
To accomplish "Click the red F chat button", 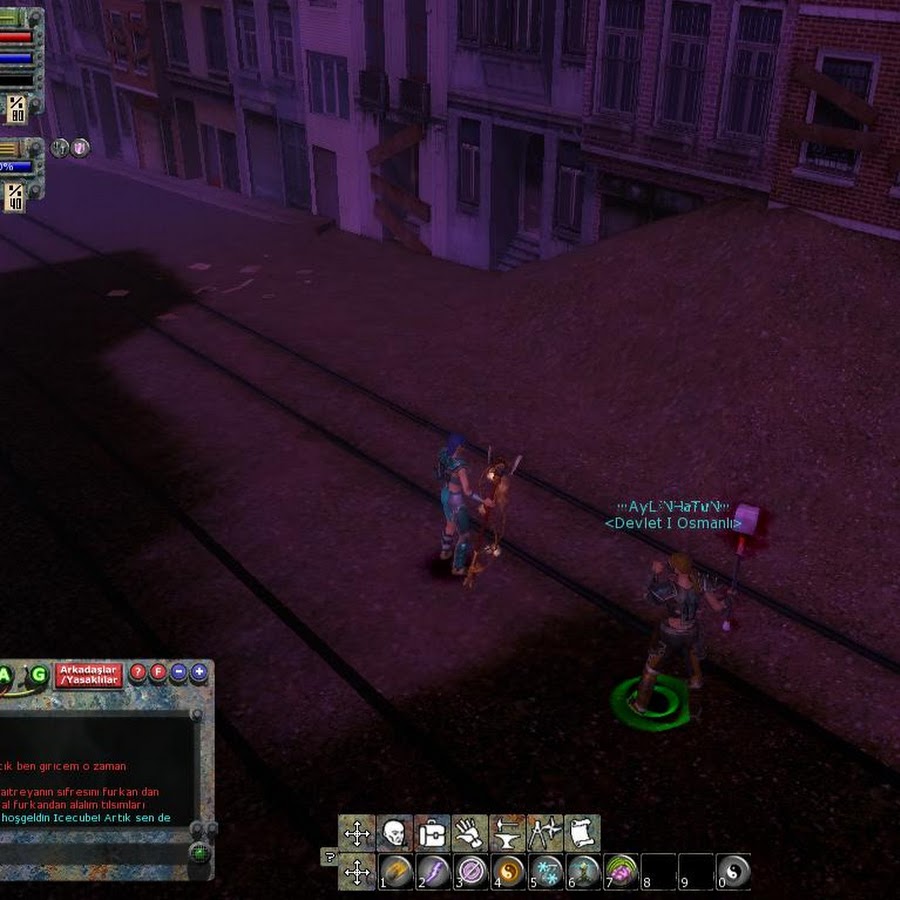I will click(158, 672).
